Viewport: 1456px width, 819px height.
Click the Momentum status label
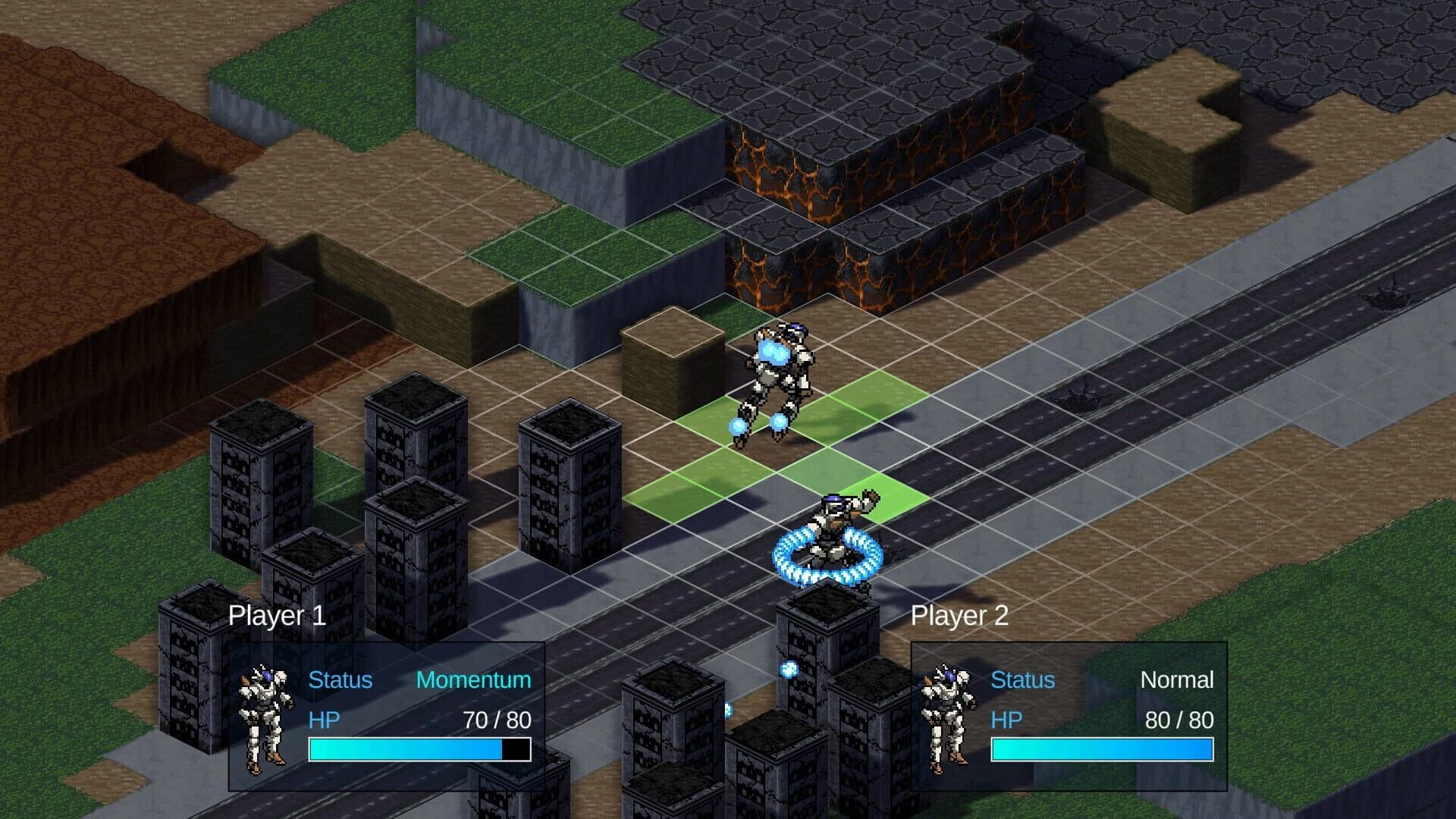pyautogui.click(x=472, y=680)
